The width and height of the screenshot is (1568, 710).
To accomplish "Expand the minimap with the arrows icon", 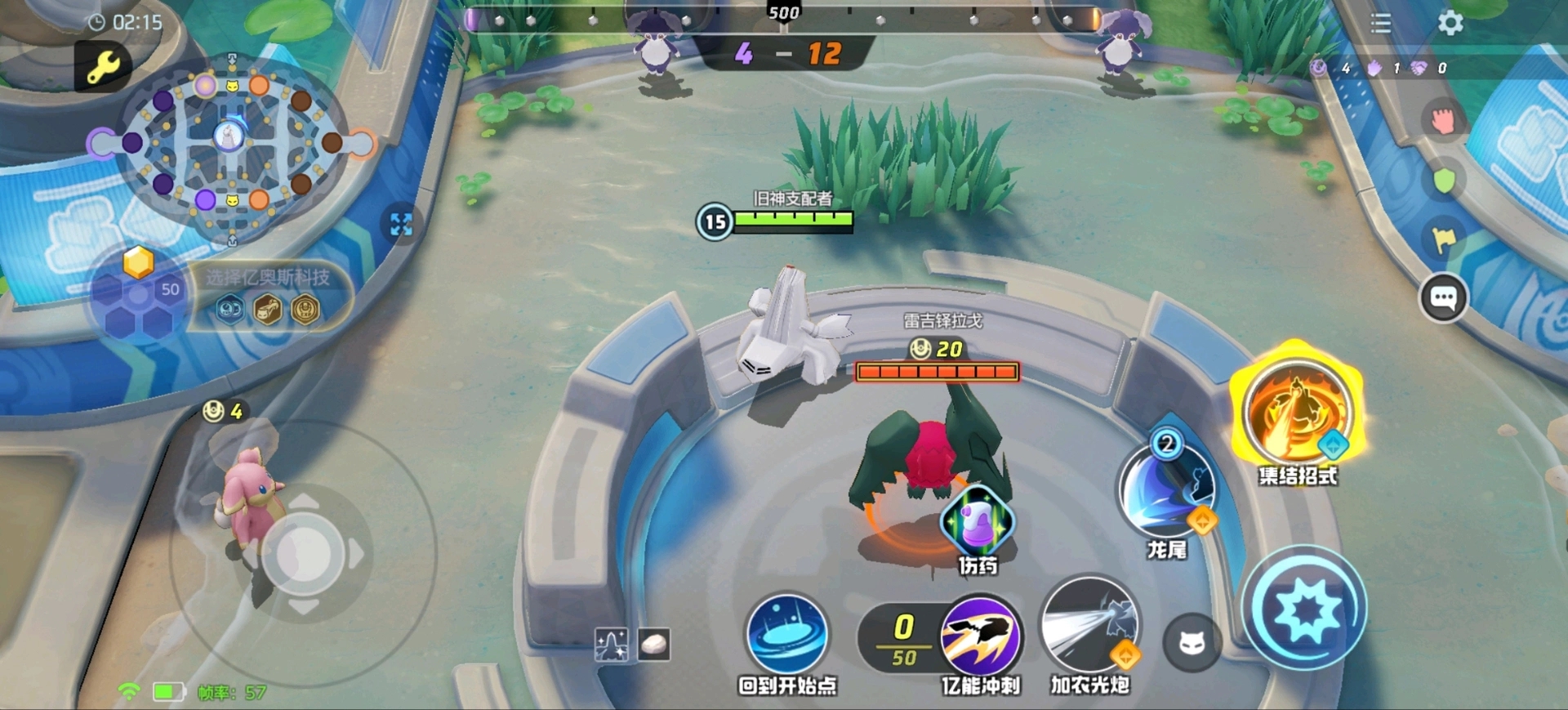I will tap(401, 224).
